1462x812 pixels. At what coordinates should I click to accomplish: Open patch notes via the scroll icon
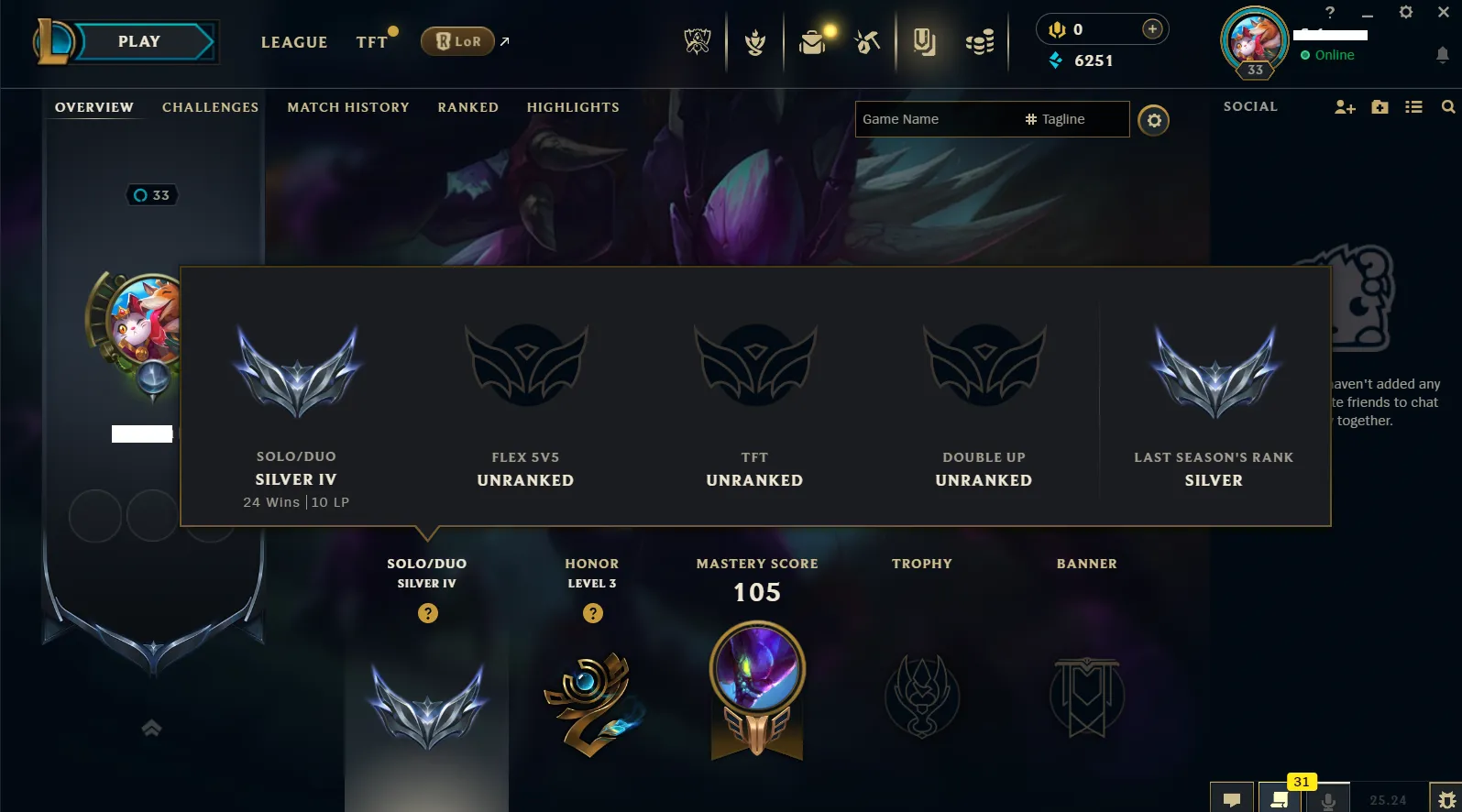pos(1281,799)
